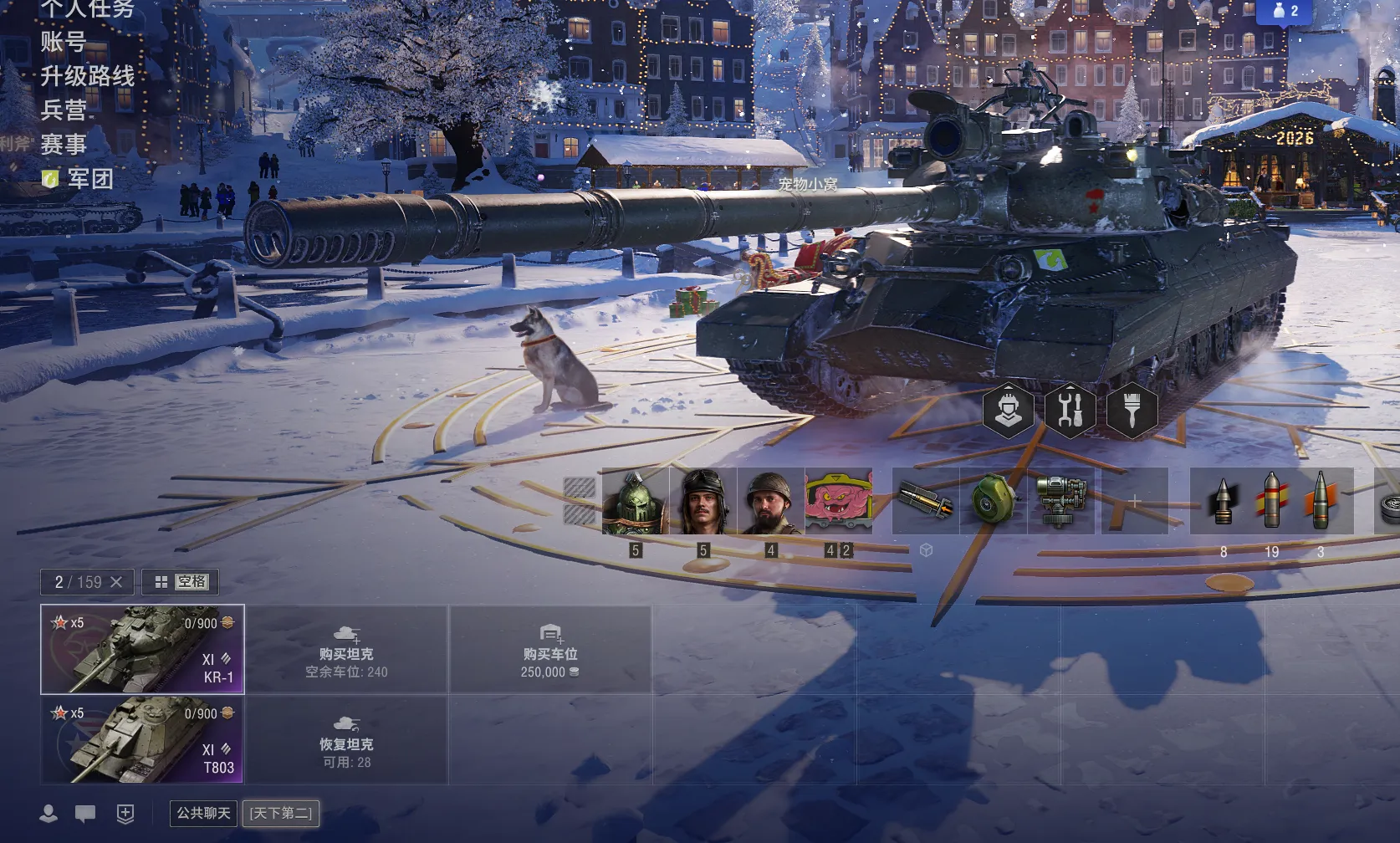This screenshot has height=843, width=1400.
Task: Open the 升级路线 tech tree menu
Action: pyautogui.click(x=88, y=76)
